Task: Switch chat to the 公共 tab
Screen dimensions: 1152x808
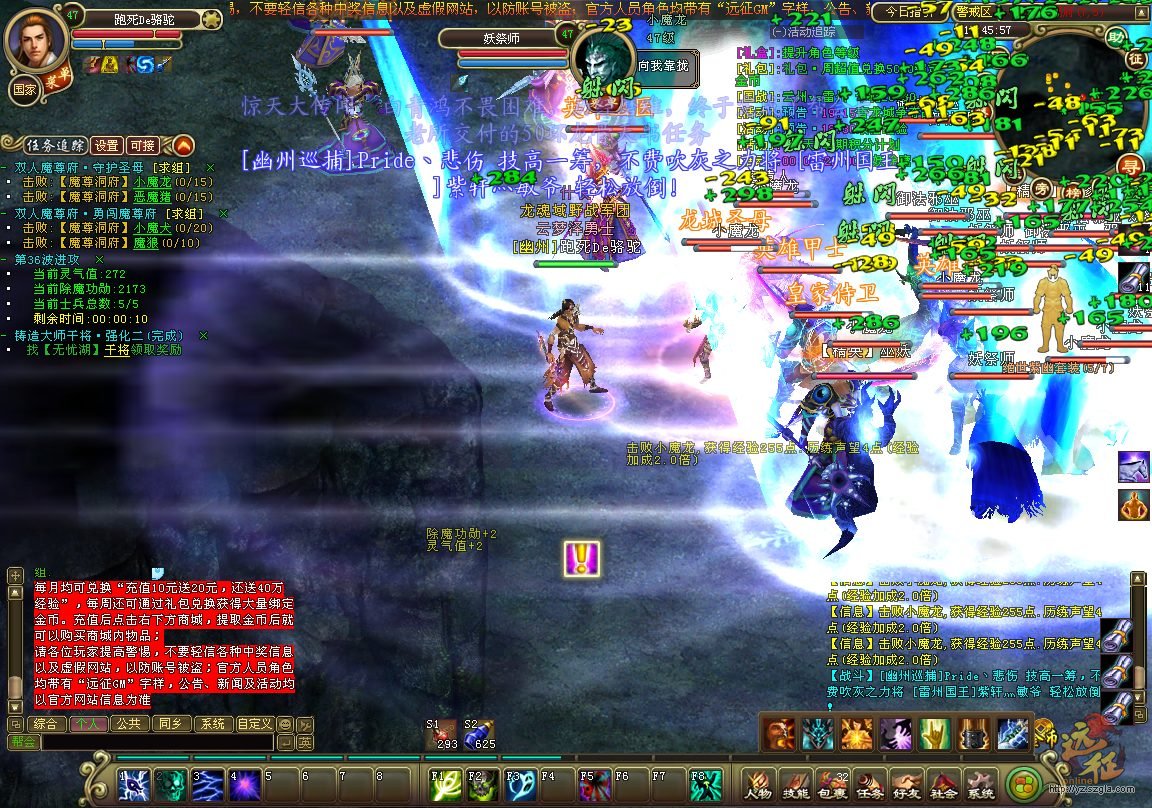Action: tap(127, 724)
